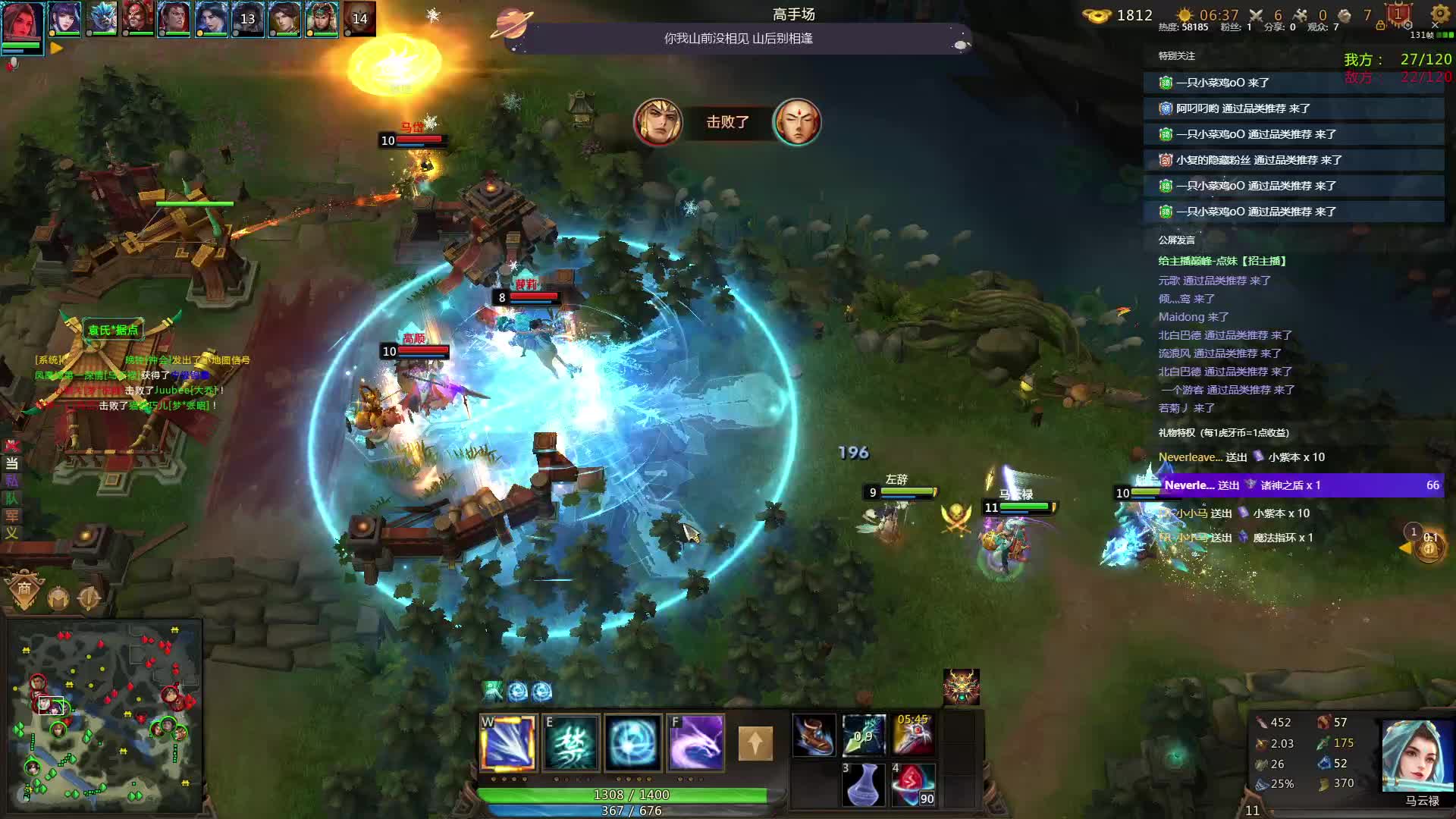This screenshot has width=1456, height=819.
Task: Open the shop with the 商 button
Action: (x=24, y=589)
